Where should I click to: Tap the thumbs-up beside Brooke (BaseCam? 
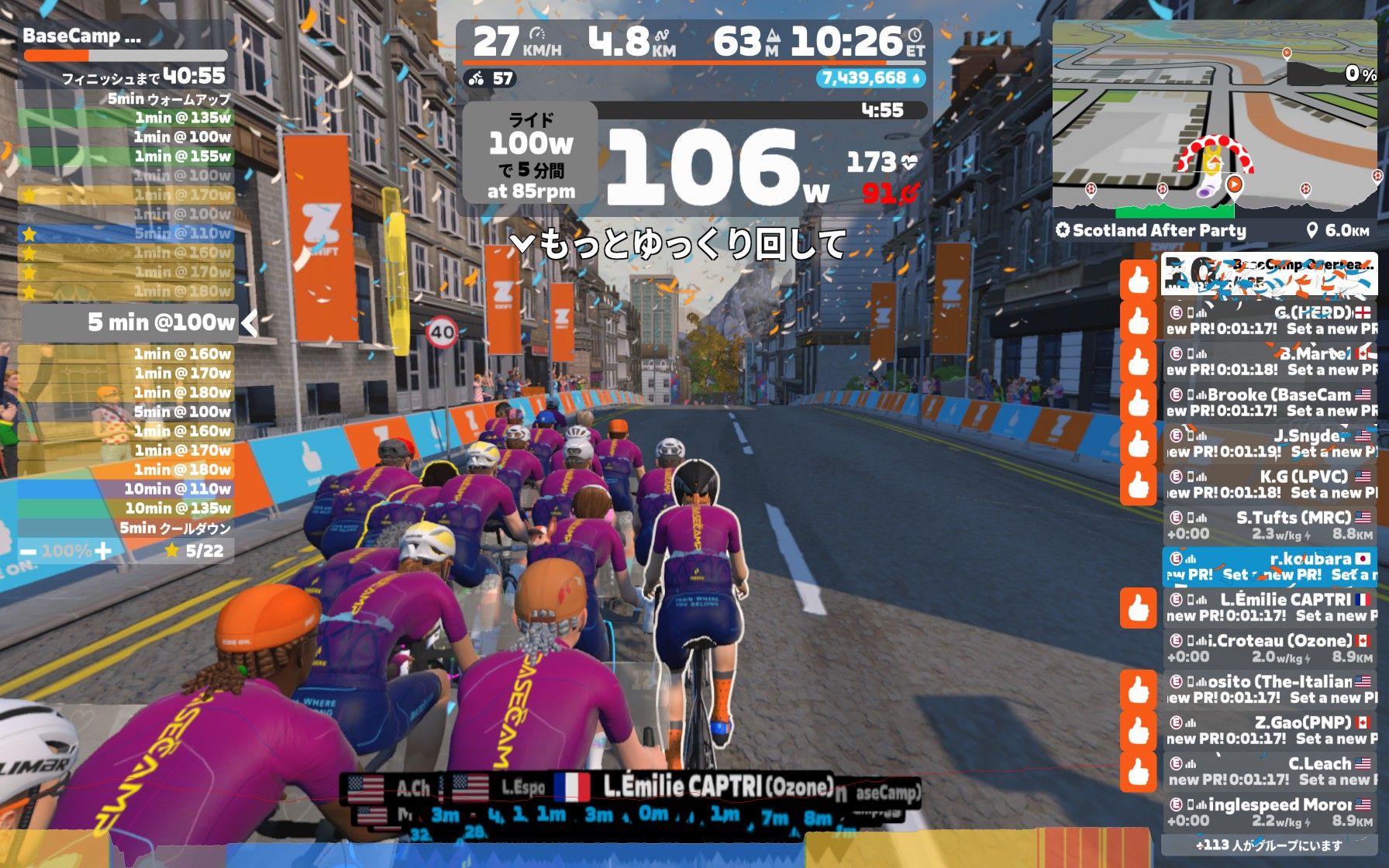coord(1138,403)
